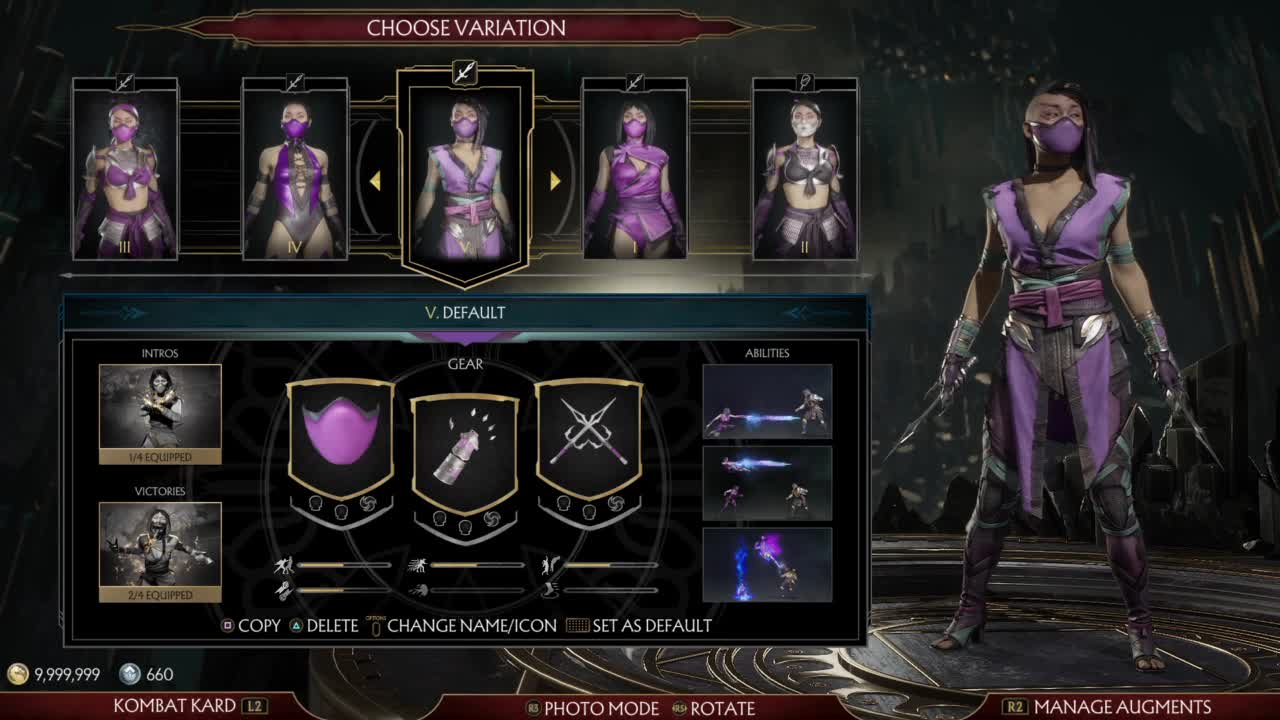Pick variation I character card
Viewport: 1280px width, 720px height.
point(635,170)
